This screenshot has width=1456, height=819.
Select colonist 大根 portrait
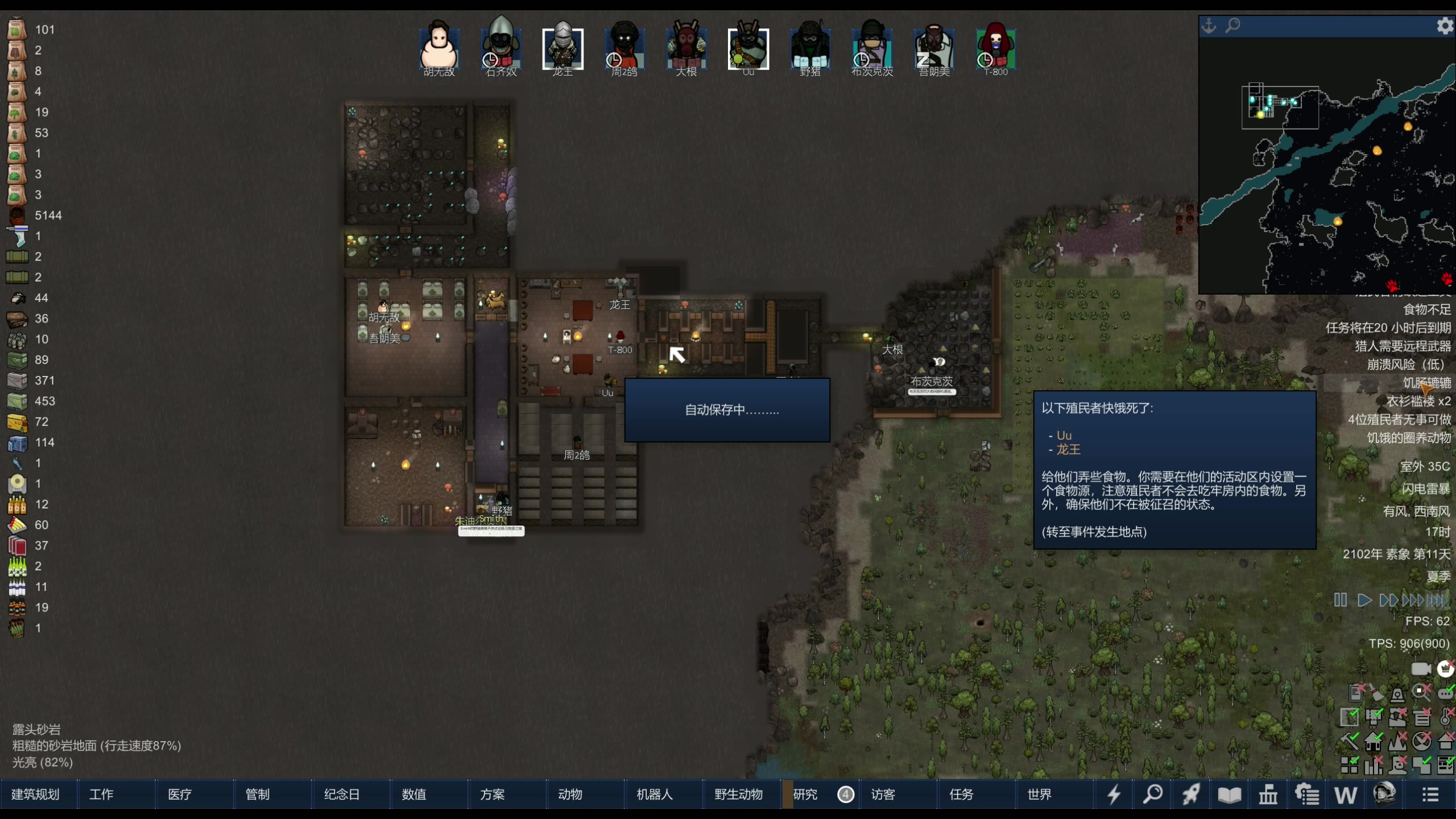click(x=686, y=48)
